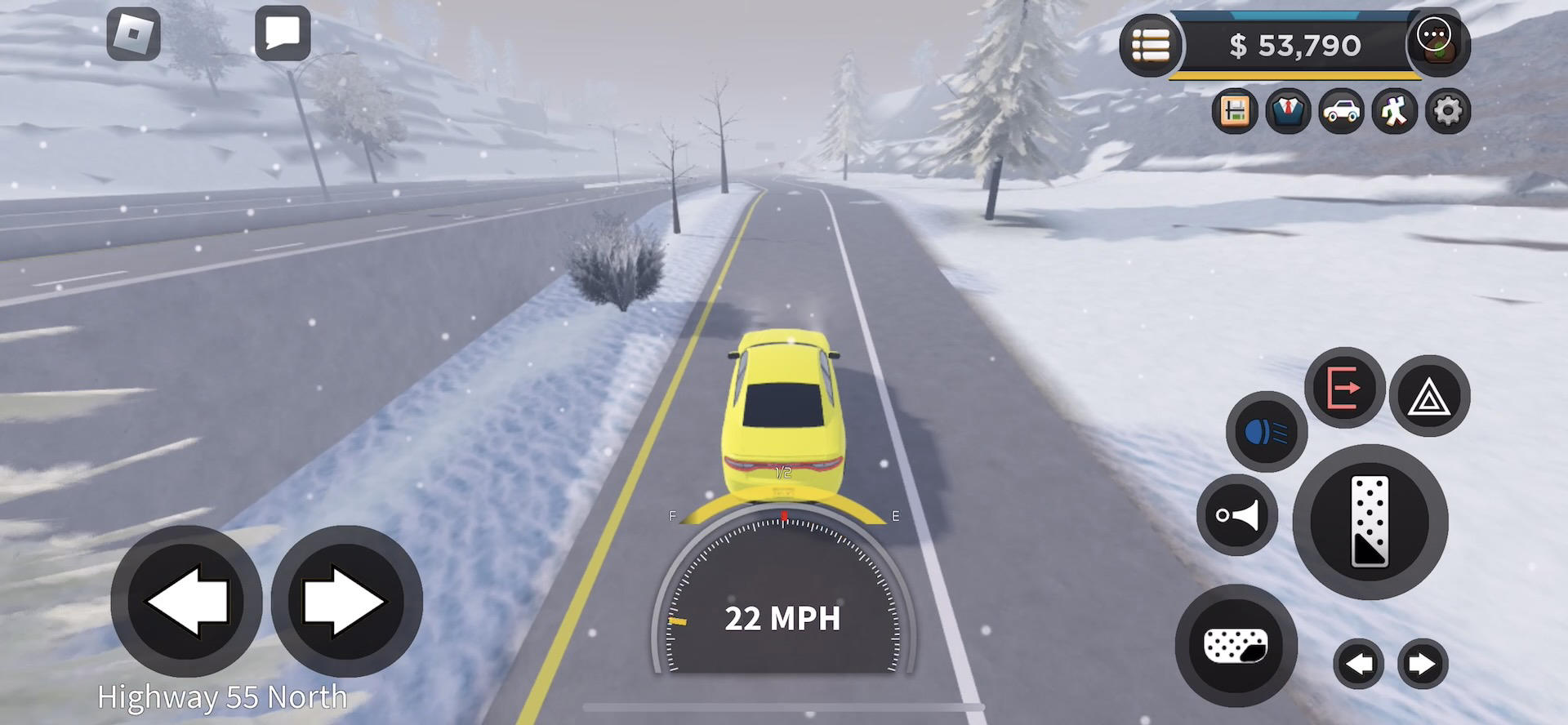The height and width of the screenshot is (725, 1568).
Task: Open the house floor-plan menu
Action: pyautogui.click(x=1234, y=111)
